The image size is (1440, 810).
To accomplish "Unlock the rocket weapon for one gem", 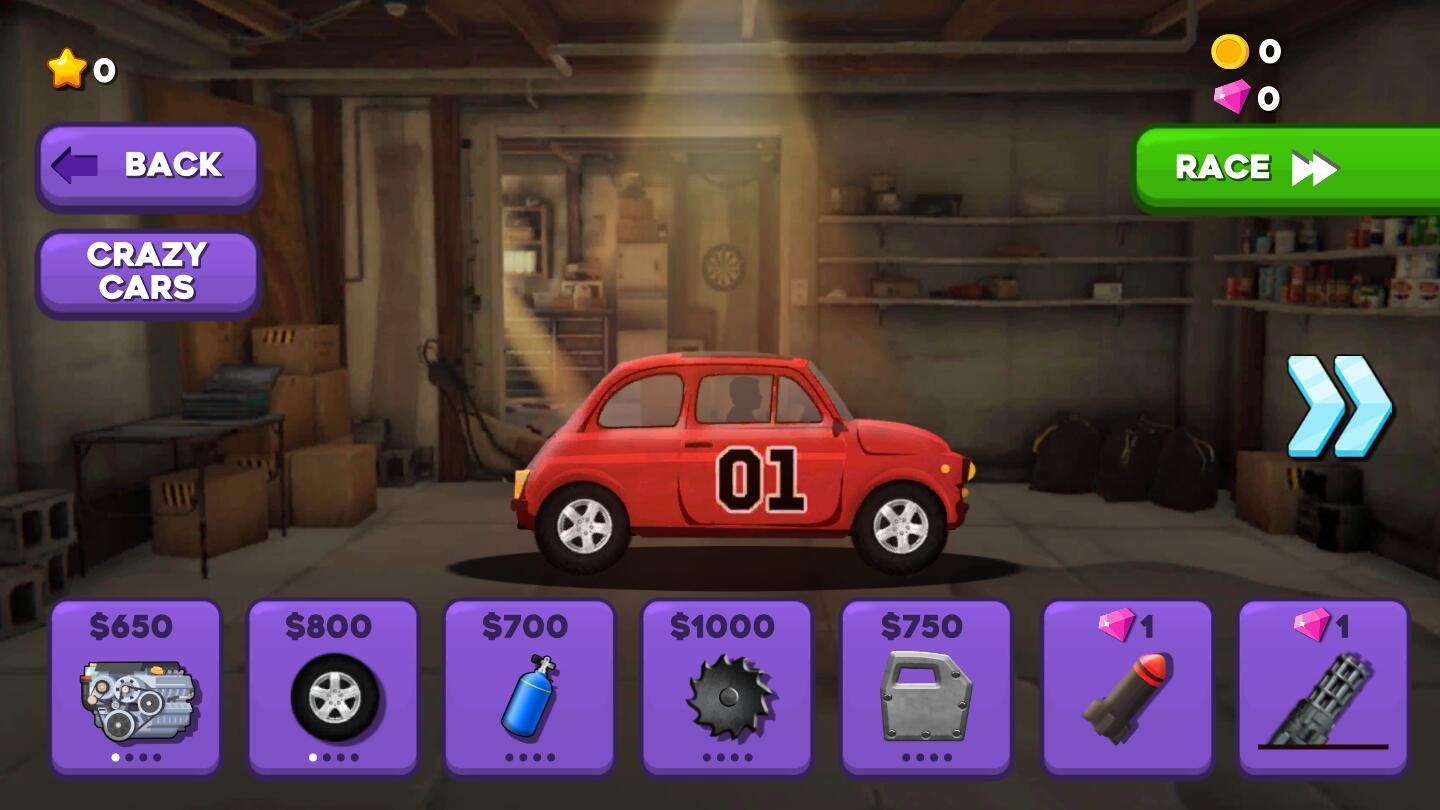I will coord(1127,686).
